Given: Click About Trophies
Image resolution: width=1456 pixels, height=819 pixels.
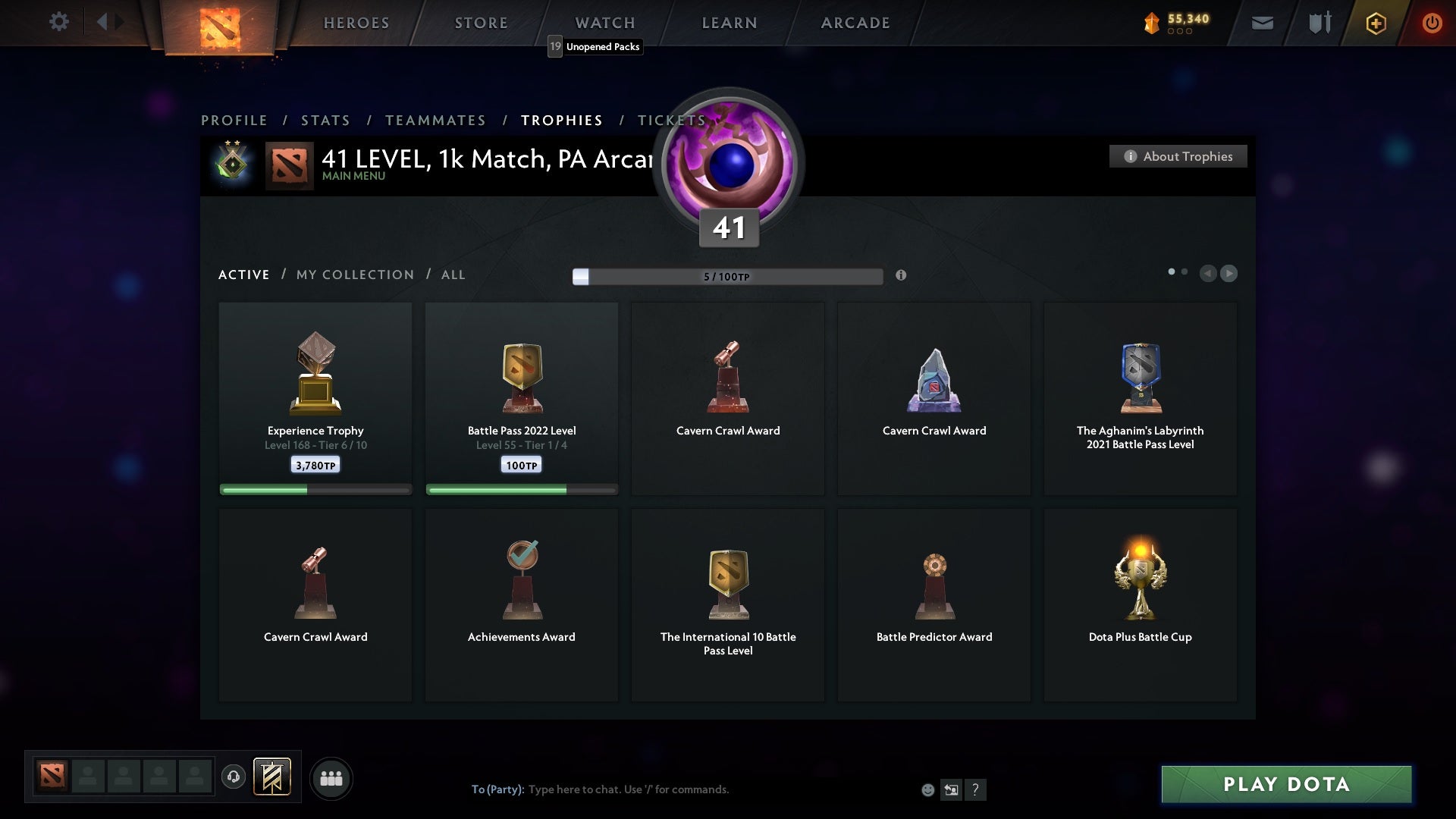Looking at the screenshot, I should [x=1178, y=156].
